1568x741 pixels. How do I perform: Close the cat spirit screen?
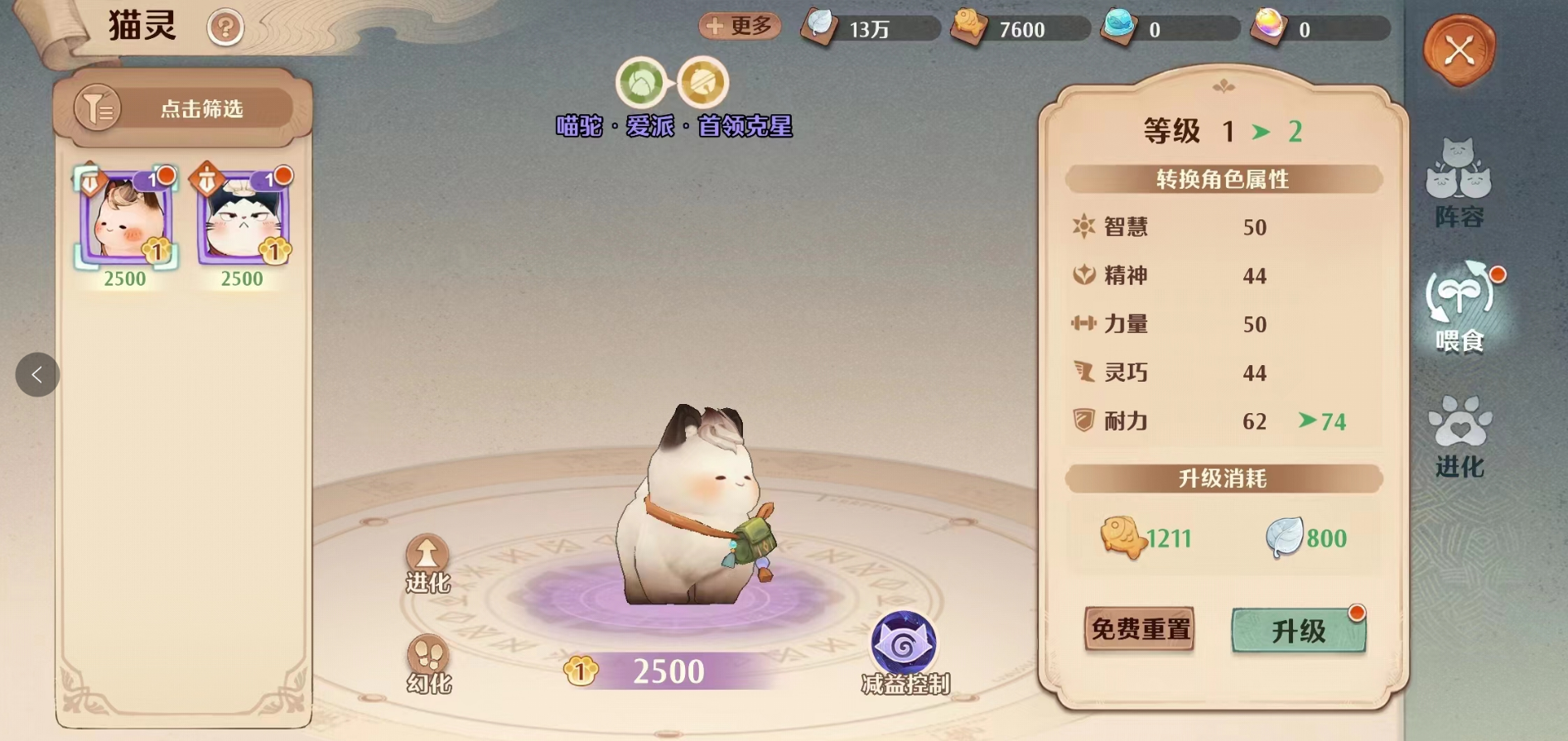(1459, 51)
